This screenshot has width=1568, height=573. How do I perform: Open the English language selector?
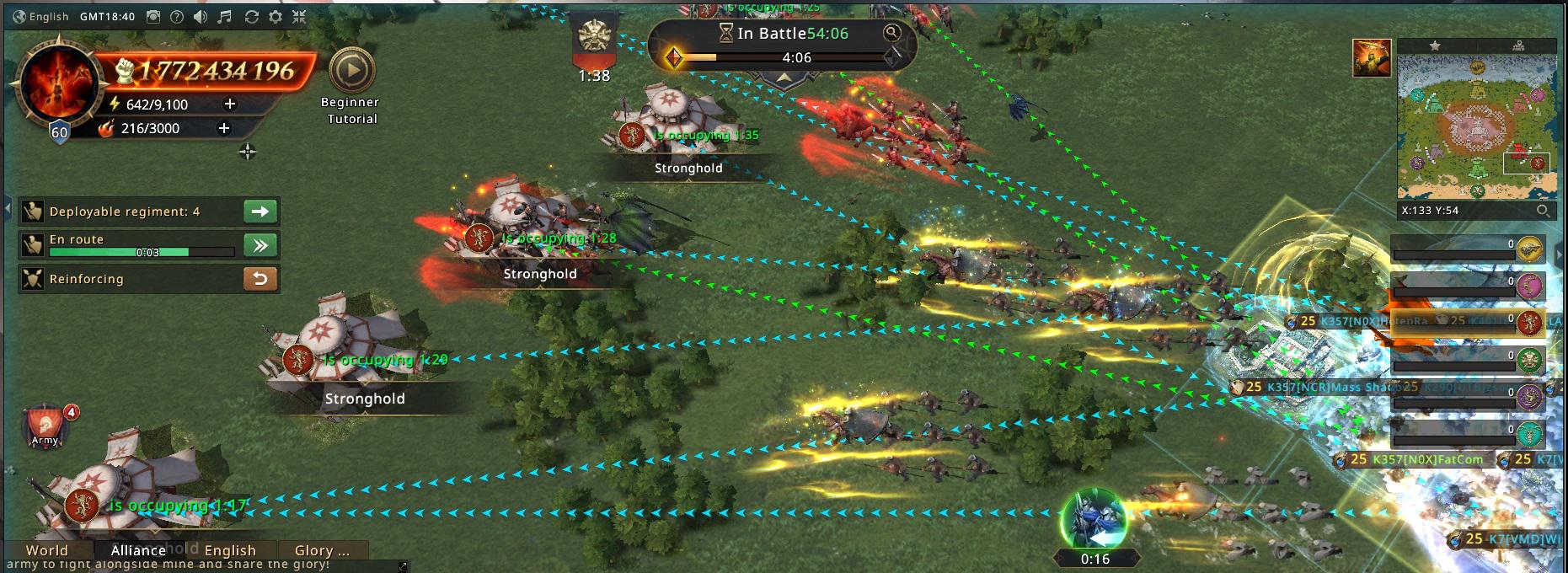pyautogui.click(x=40, y=17)
